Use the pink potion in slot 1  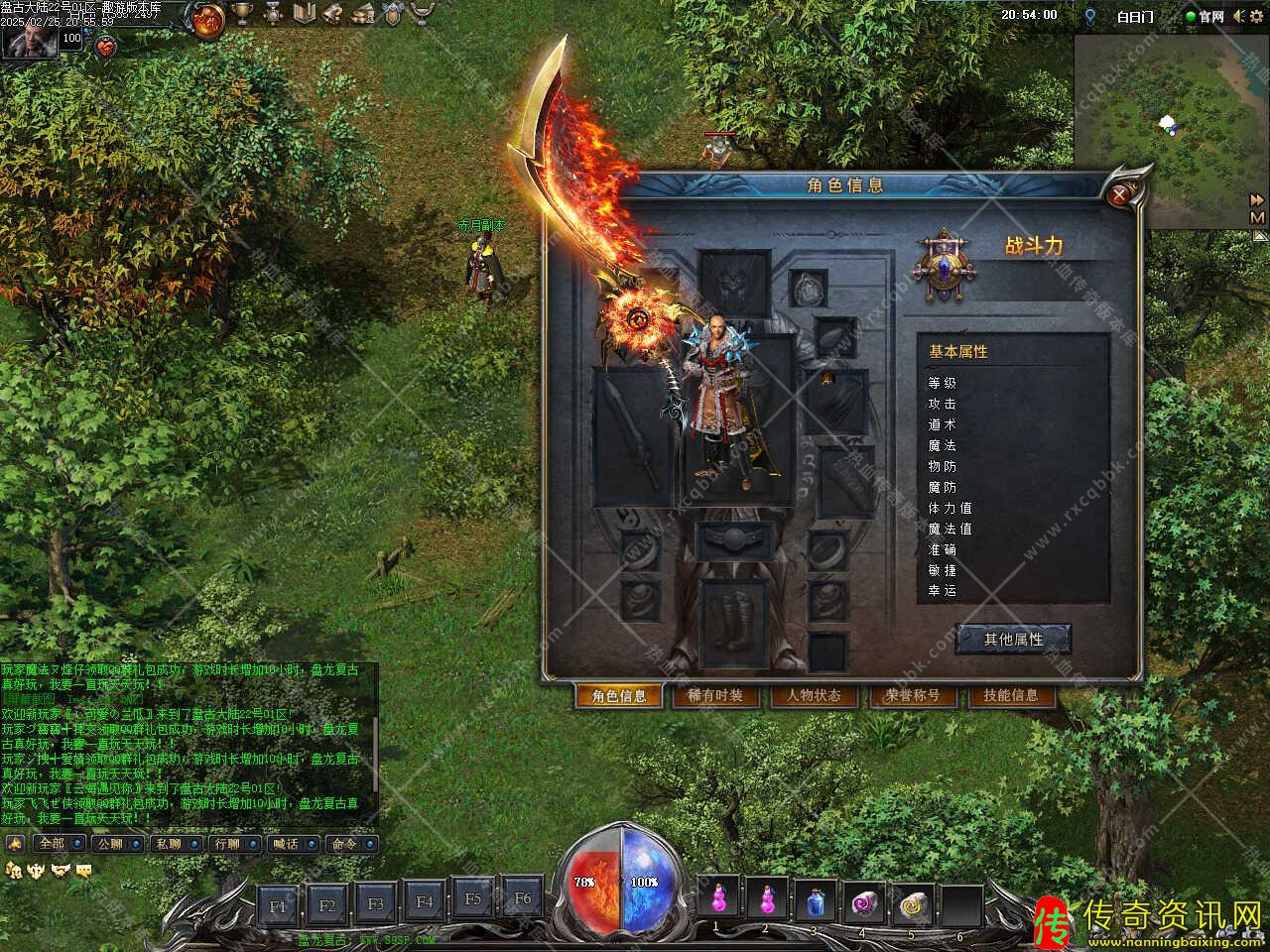point(715,901)
